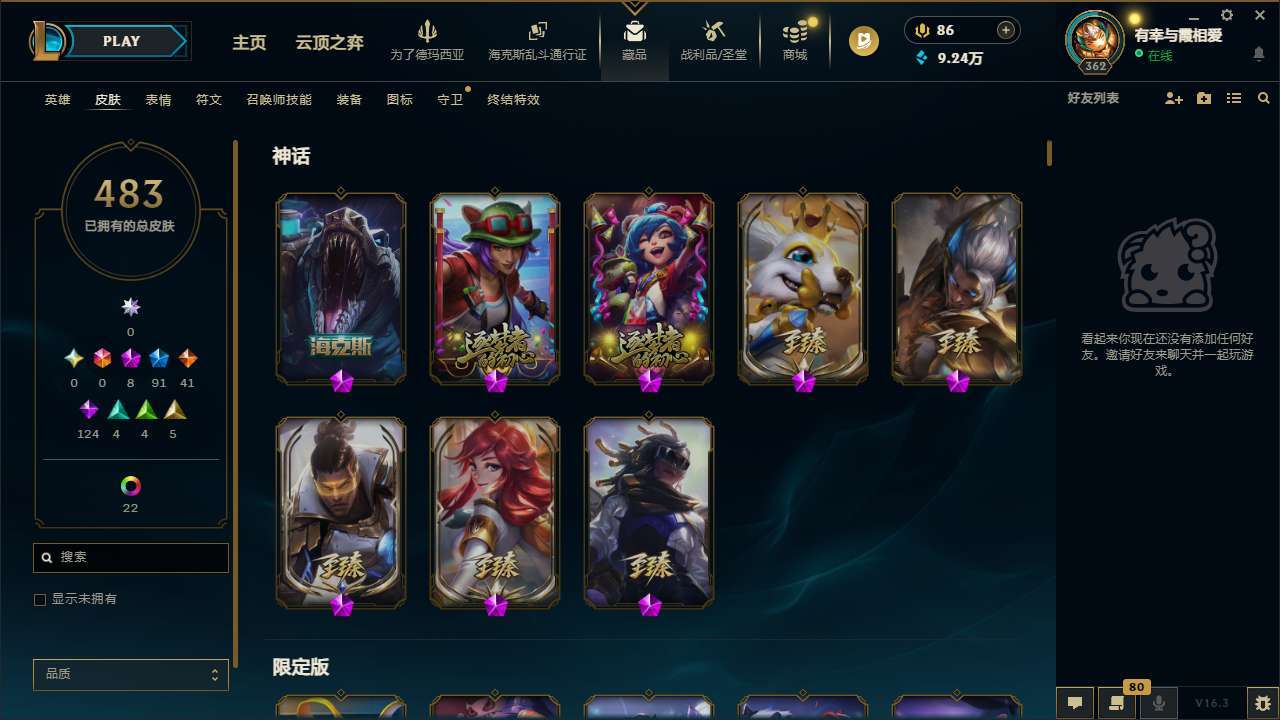
Task: Open the client settings gear icon
Action: click(1226, 15)
